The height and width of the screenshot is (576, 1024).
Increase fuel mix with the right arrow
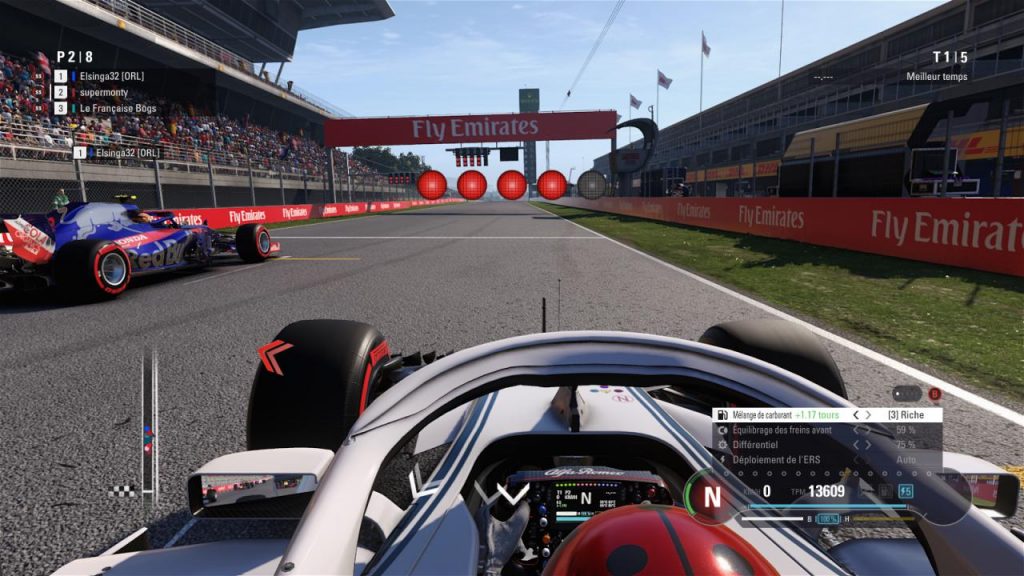click(x=870, y=414)
